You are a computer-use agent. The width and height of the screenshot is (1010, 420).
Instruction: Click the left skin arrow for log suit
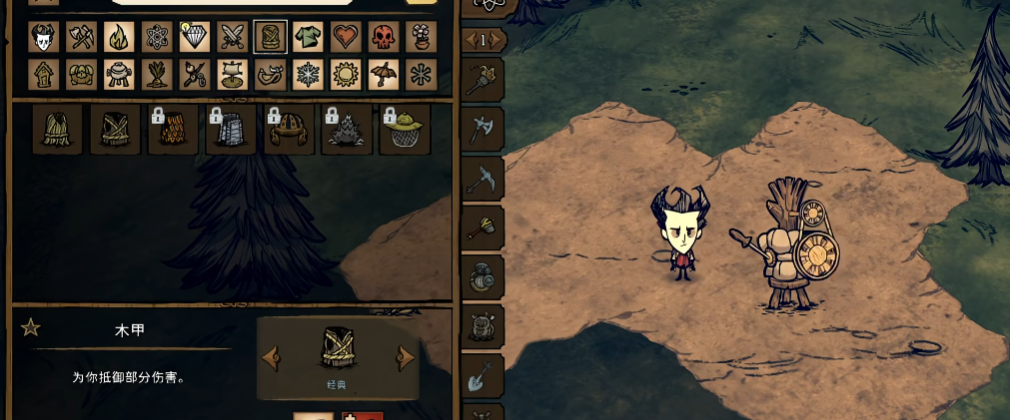click(270, 357)
